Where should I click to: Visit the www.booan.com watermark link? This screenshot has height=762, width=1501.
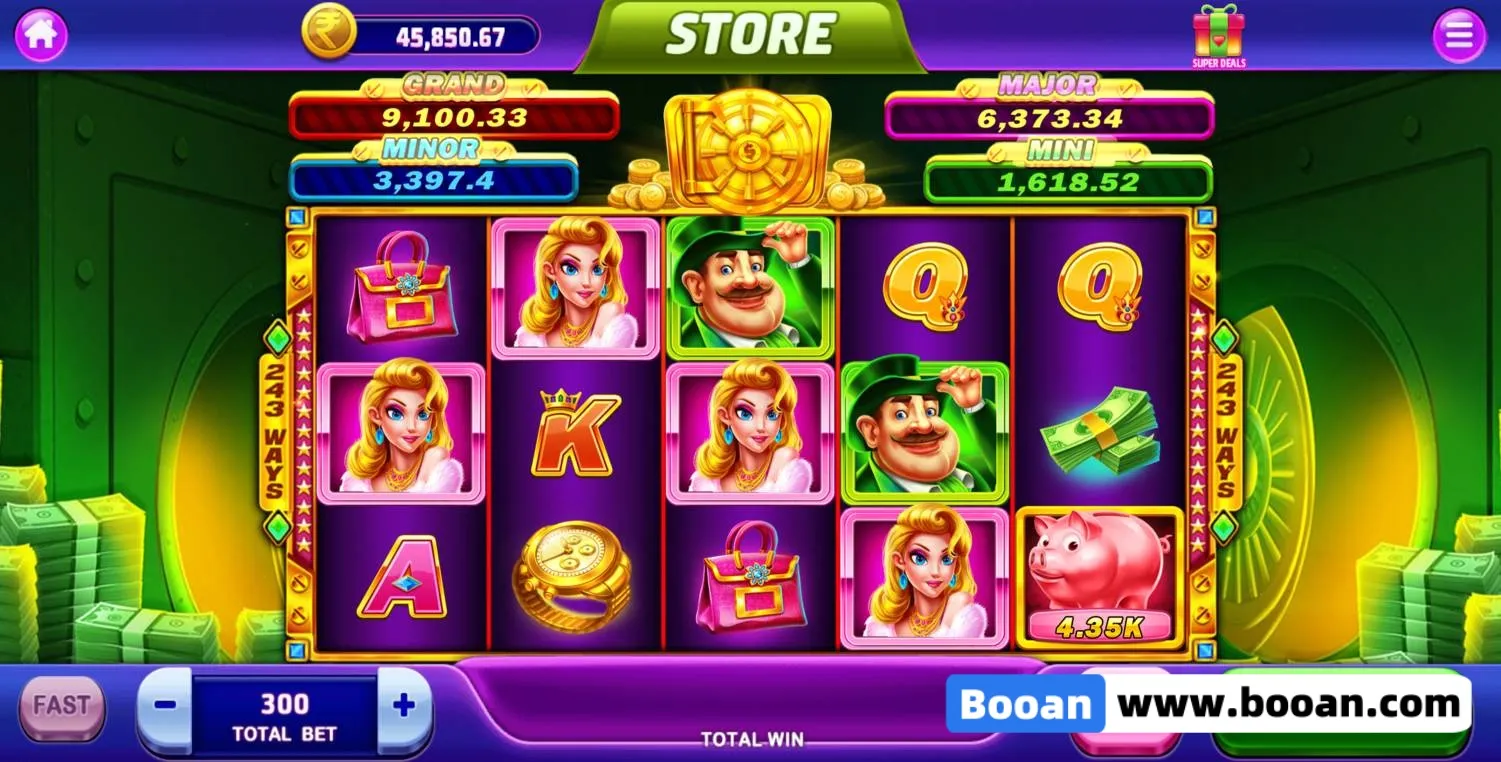[x=1288, y=704]
